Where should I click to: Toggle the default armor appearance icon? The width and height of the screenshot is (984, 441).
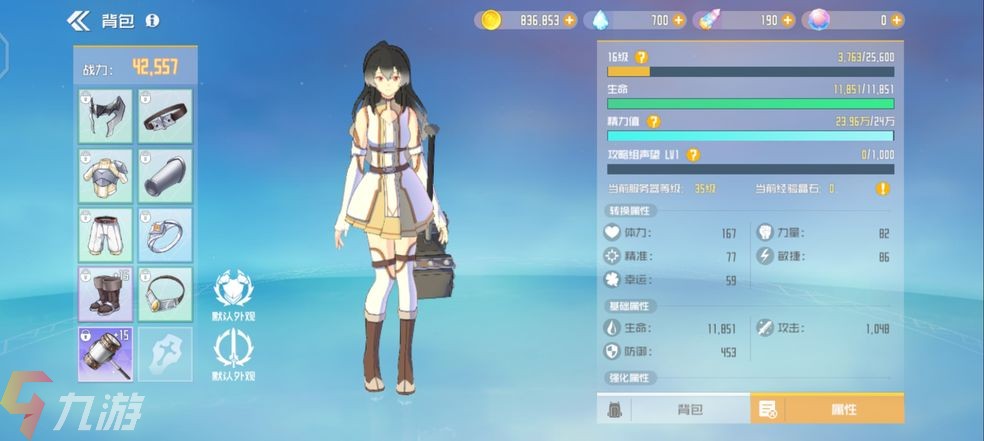pos(234,292)
